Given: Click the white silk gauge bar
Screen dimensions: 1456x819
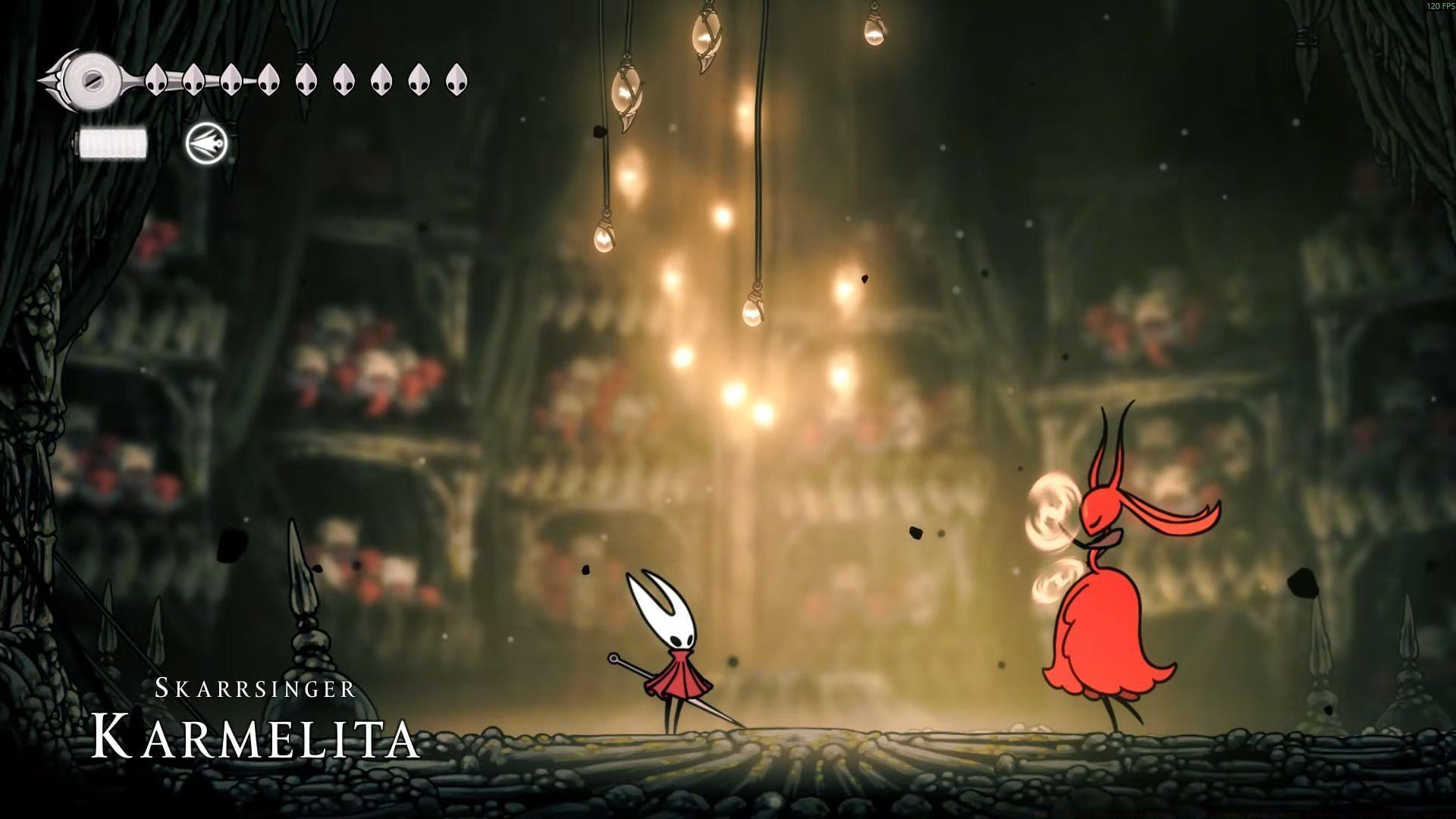Looking at the screenshot, I should point(112,143).
